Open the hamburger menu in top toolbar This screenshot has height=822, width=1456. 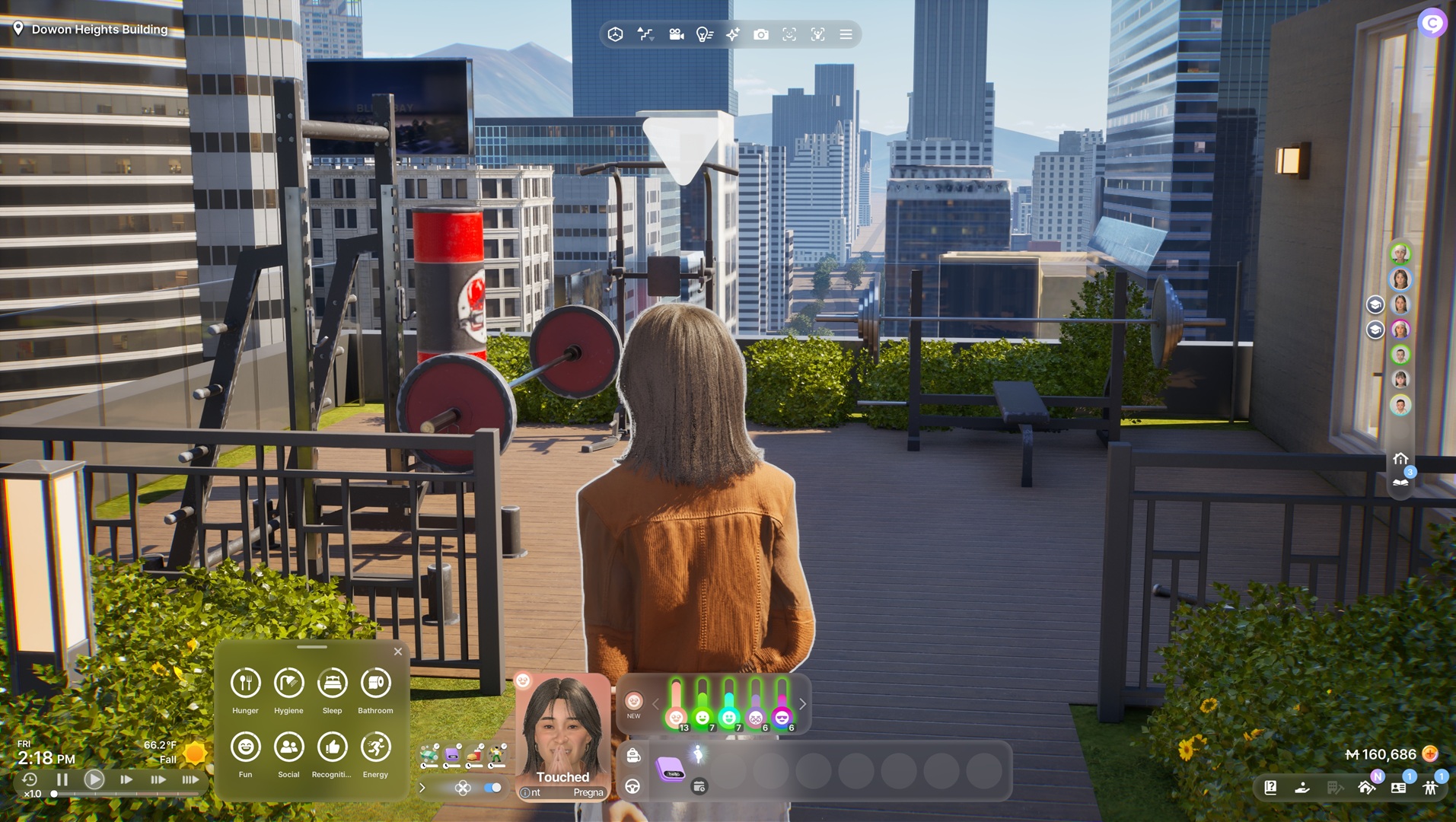[x=846, y=35]
